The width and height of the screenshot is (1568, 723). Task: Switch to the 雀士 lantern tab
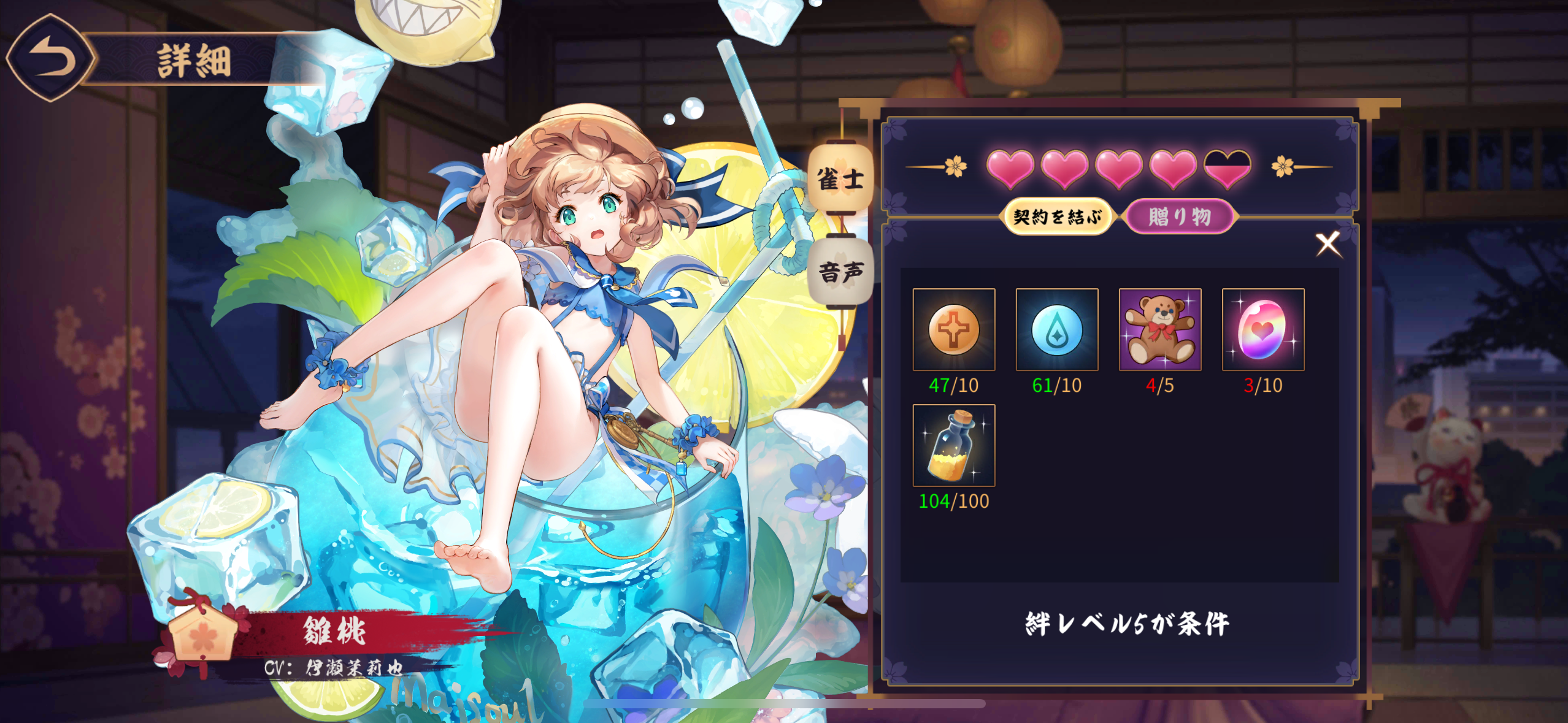tap(840, 178)
